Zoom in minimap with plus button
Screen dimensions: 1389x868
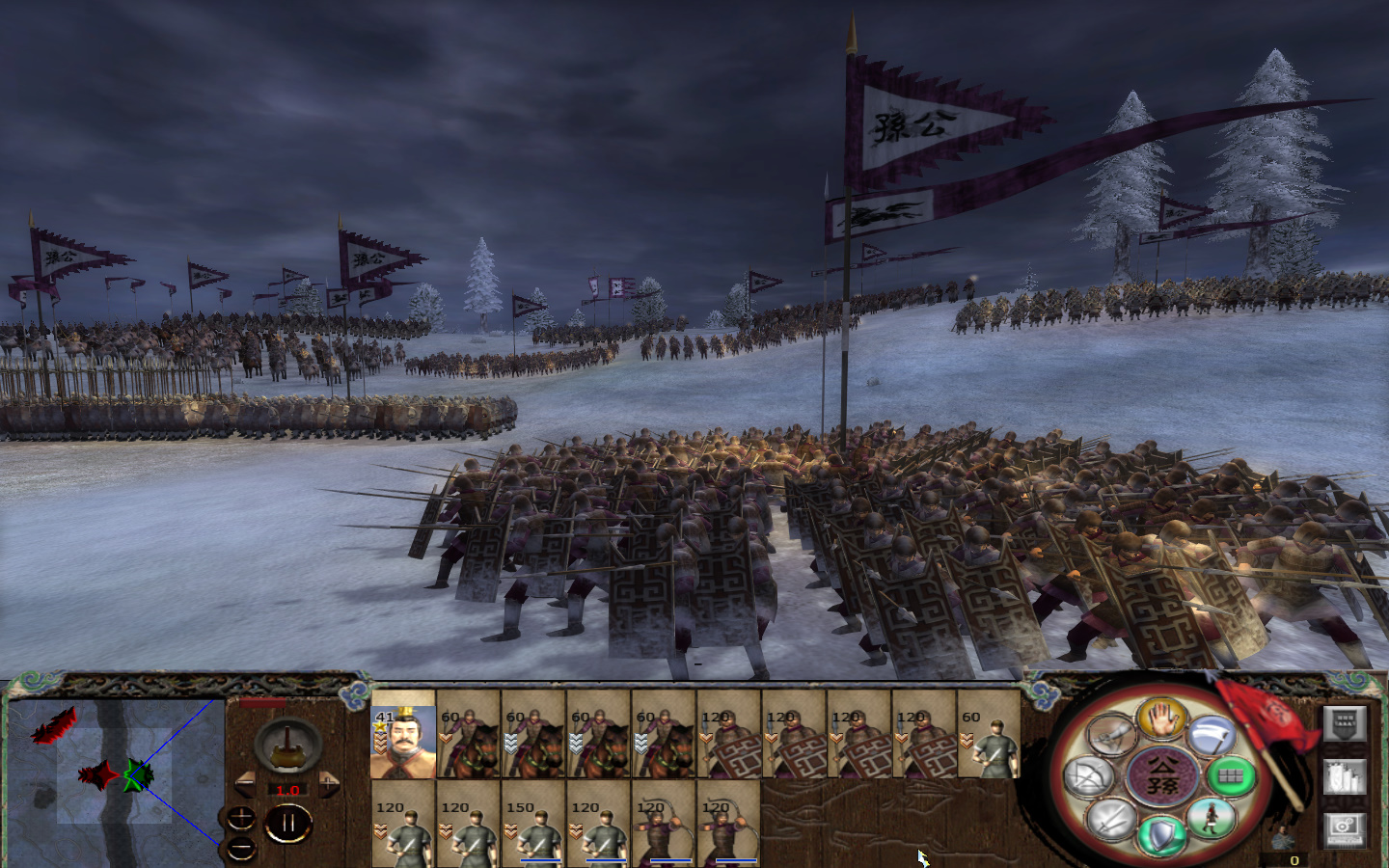click(241, 818)
